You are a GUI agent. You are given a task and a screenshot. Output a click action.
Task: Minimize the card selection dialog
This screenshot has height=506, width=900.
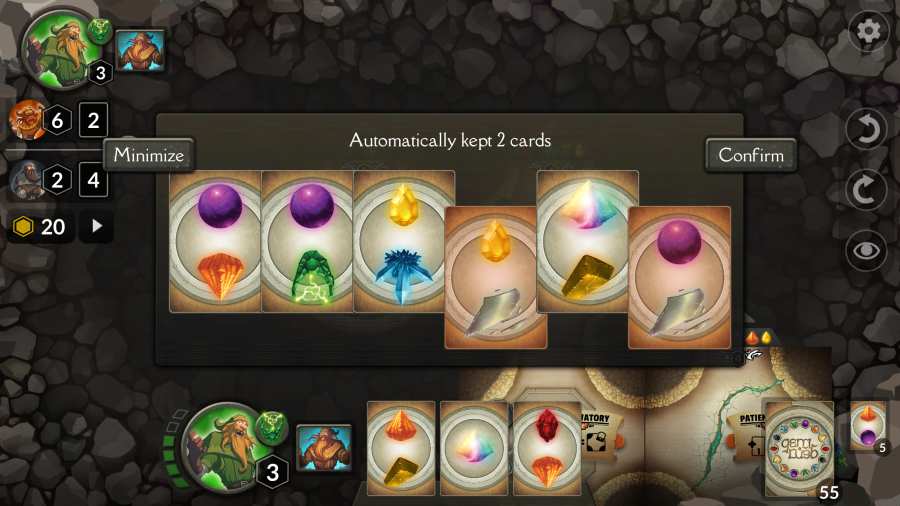pyautogui.click(x=149, y=155)
